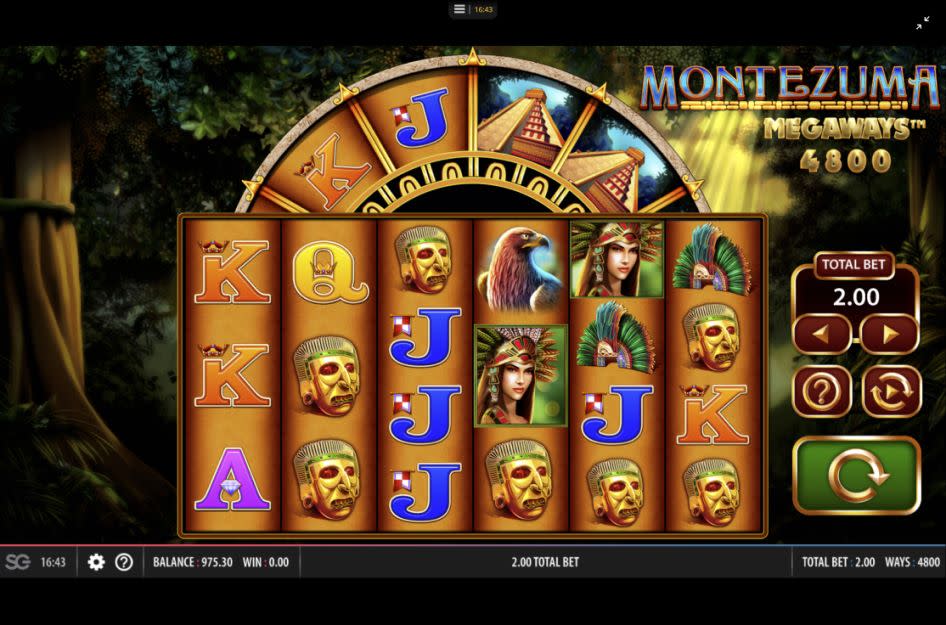Open the hamburger menu at top
The image size is (946, 625).
[459, 9]
